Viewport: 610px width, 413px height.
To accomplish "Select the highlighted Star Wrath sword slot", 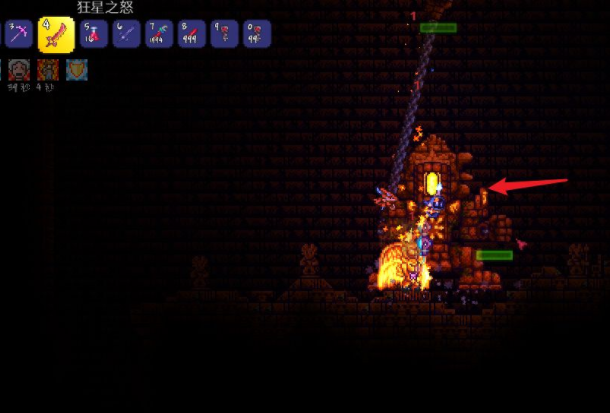I will [x=56, y=35].
